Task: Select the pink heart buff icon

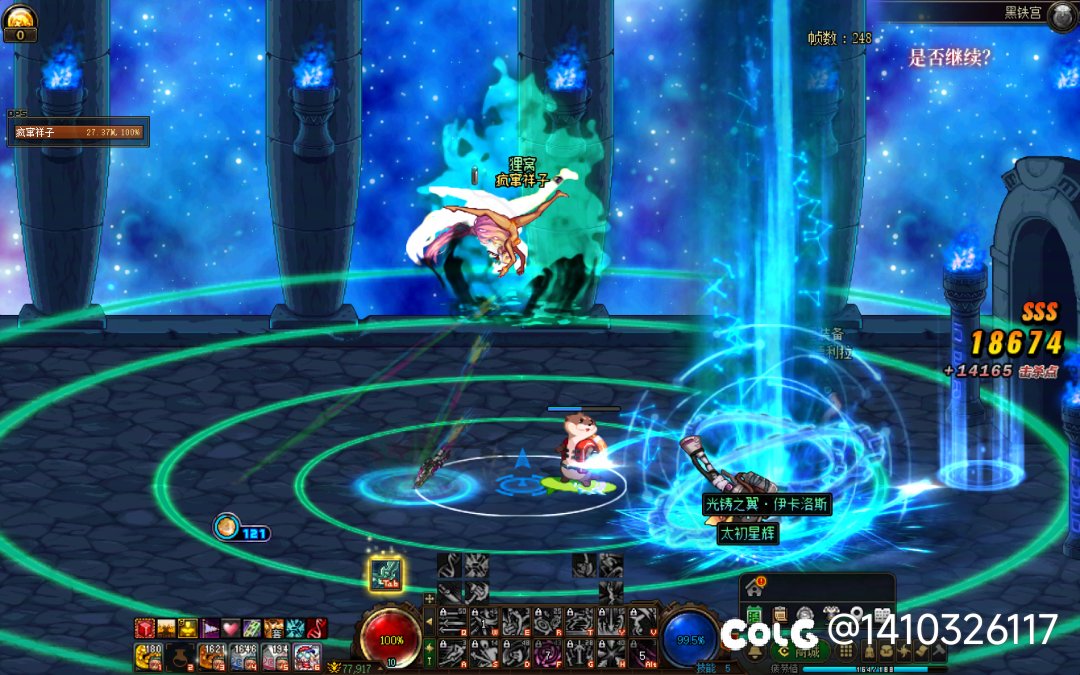Action: [x=231, y=628]
